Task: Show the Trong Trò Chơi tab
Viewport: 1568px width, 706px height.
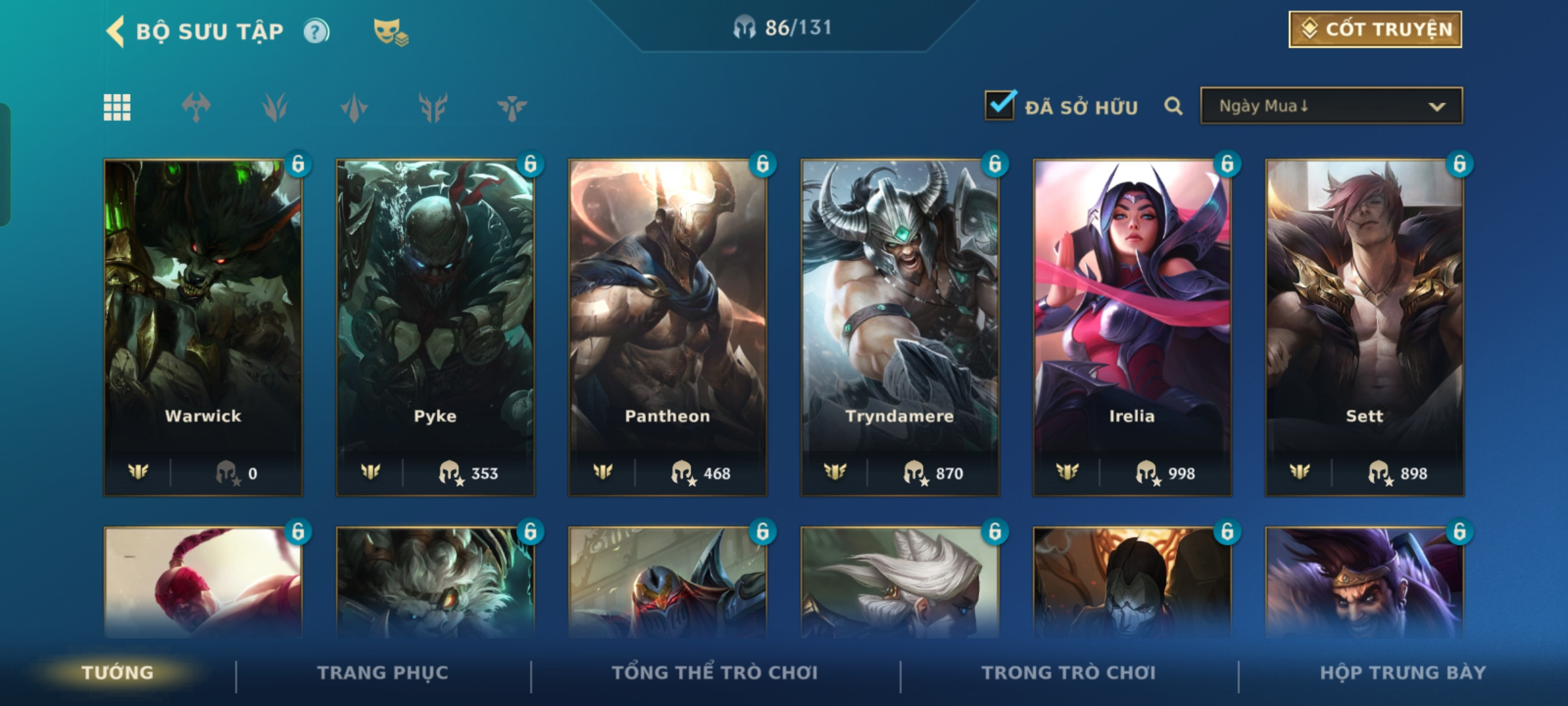Action: [x=1068, y=673]
